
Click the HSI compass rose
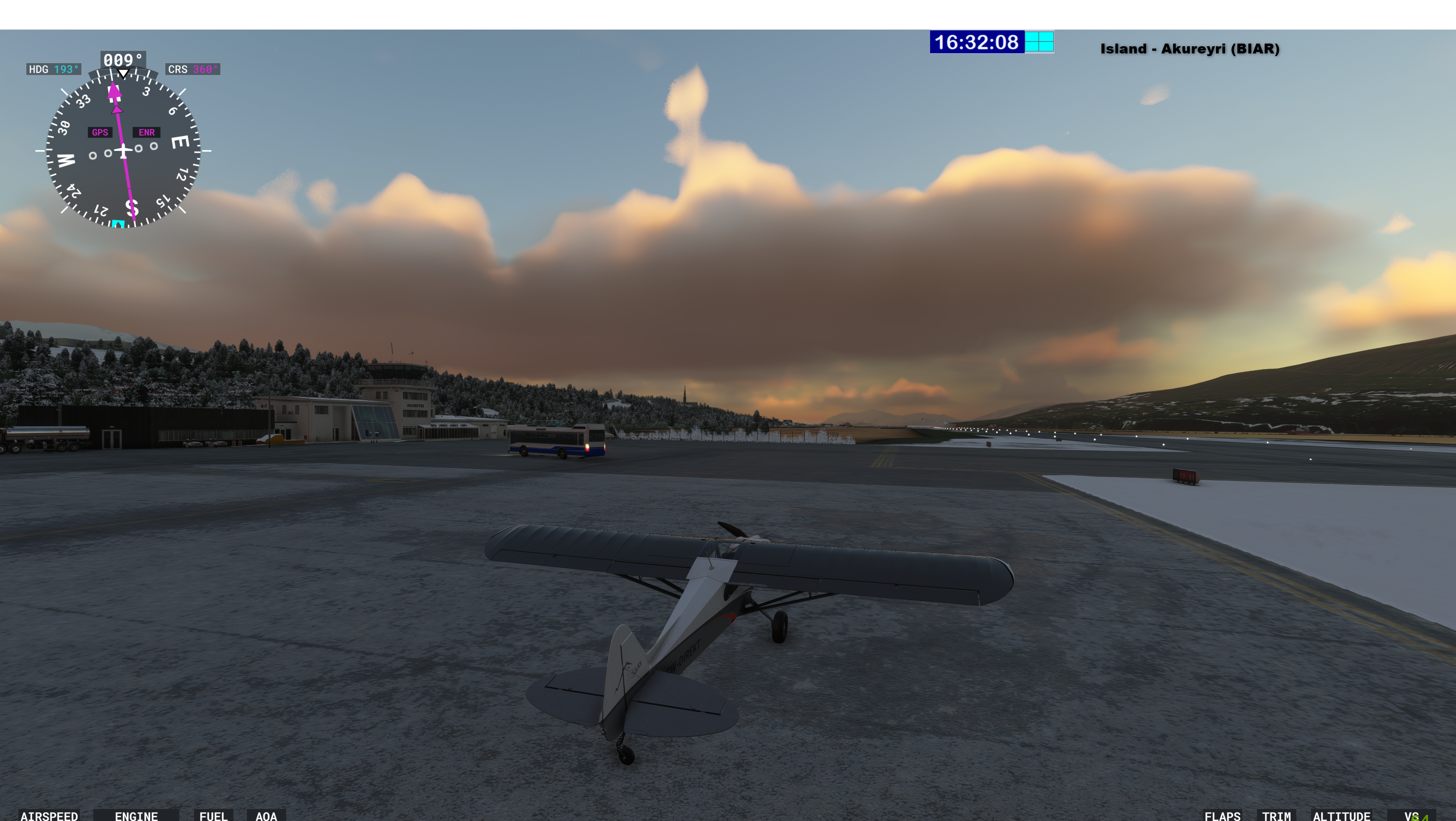[123, 151]
